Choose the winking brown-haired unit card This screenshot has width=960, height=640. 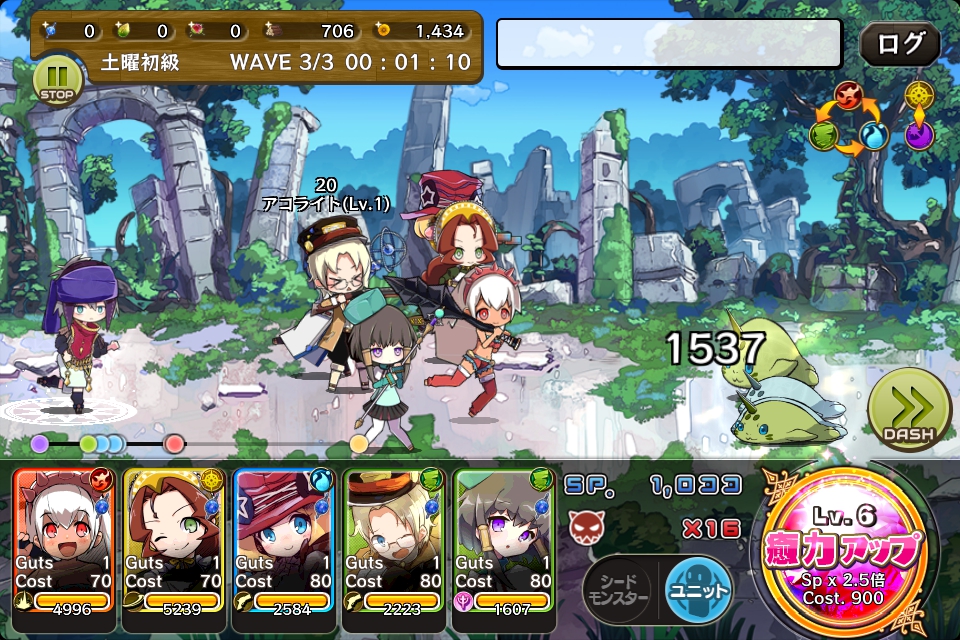173,538
